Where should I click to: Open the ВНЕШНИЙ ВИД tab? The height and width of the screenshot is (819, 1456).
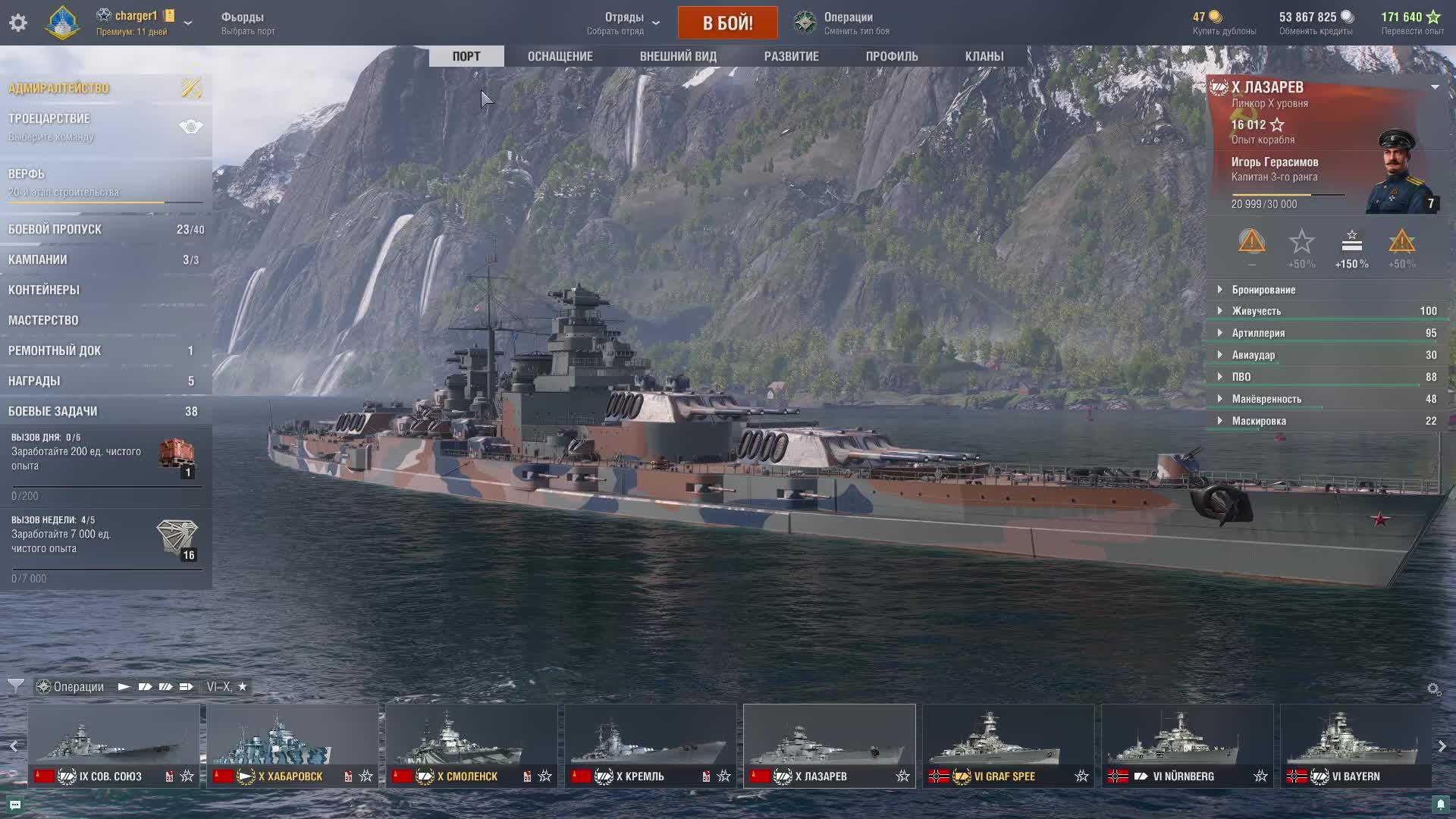pyautogui.click(x=677, y=56)
